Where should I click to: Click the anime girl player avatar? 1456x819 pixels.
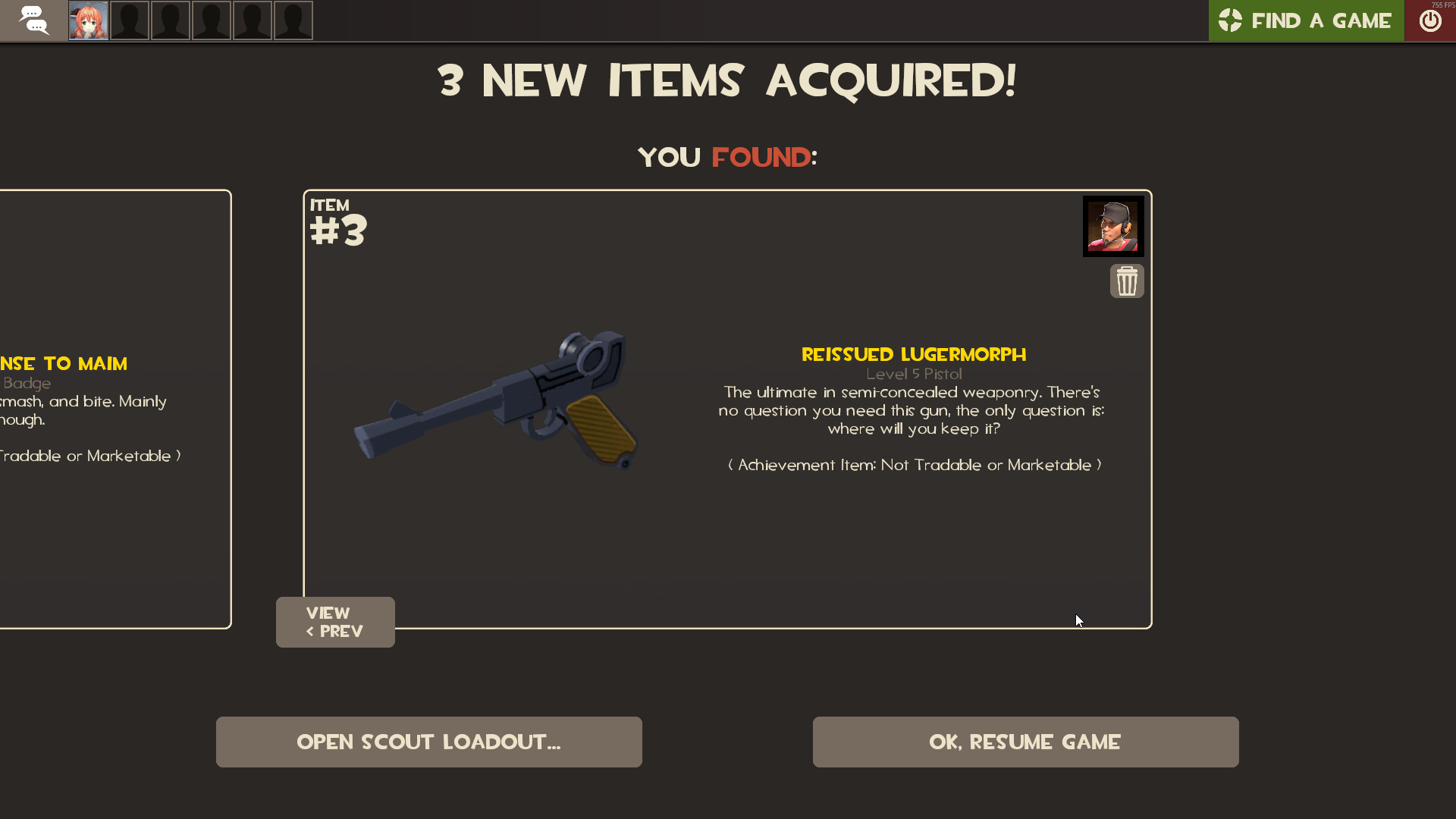pyautogui.click(x=89, y=20)
